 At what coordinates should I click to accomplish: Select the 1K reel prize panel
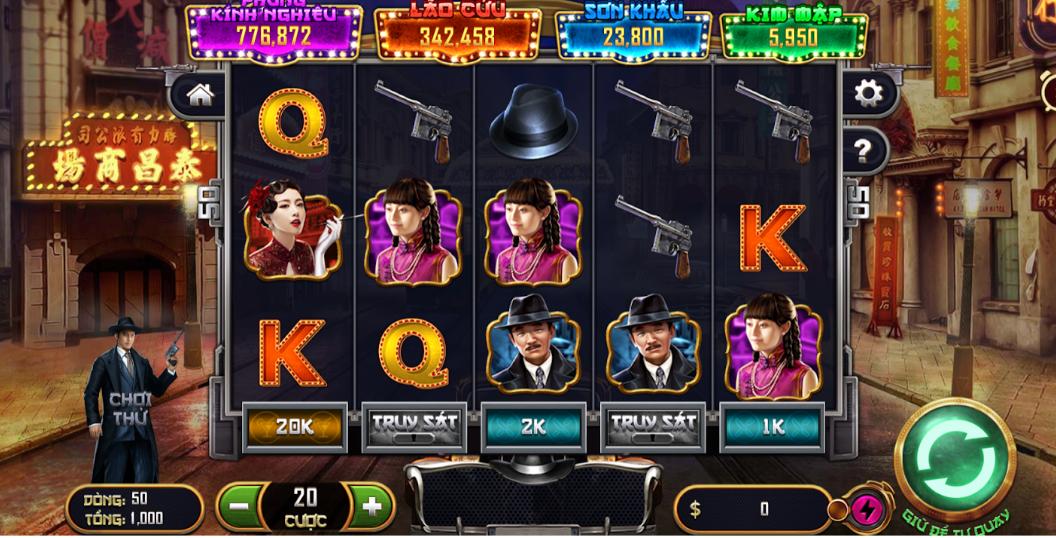click(773, 426)
